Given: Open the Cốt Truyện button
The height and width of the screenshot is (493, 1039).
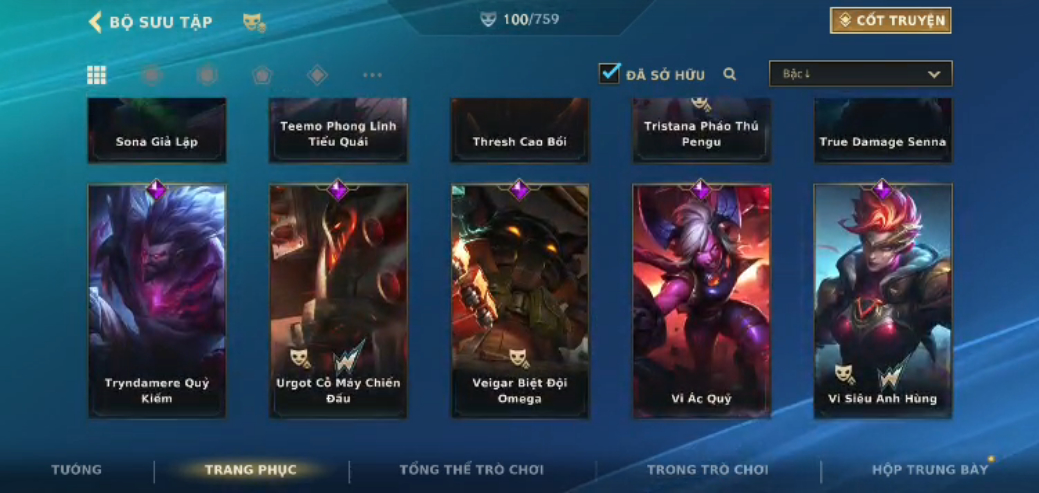Looking at the screenshot, I should click(890, 21).
